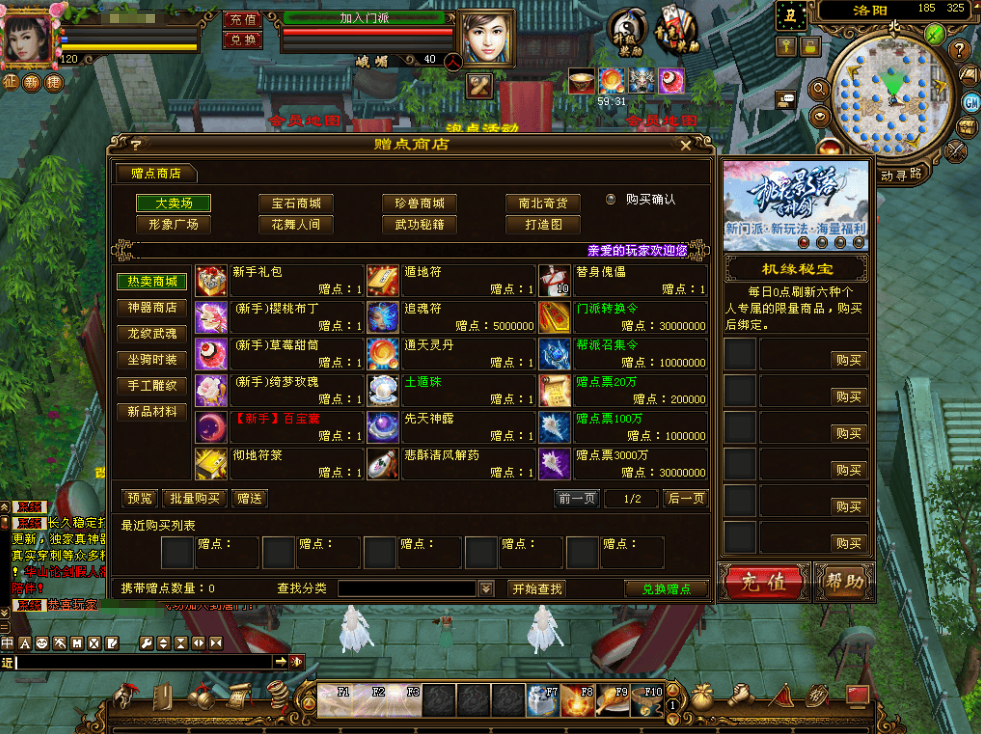981x734 pixels.
Task: Open the 武功秘籍 category
Action: tap(419, 225)
